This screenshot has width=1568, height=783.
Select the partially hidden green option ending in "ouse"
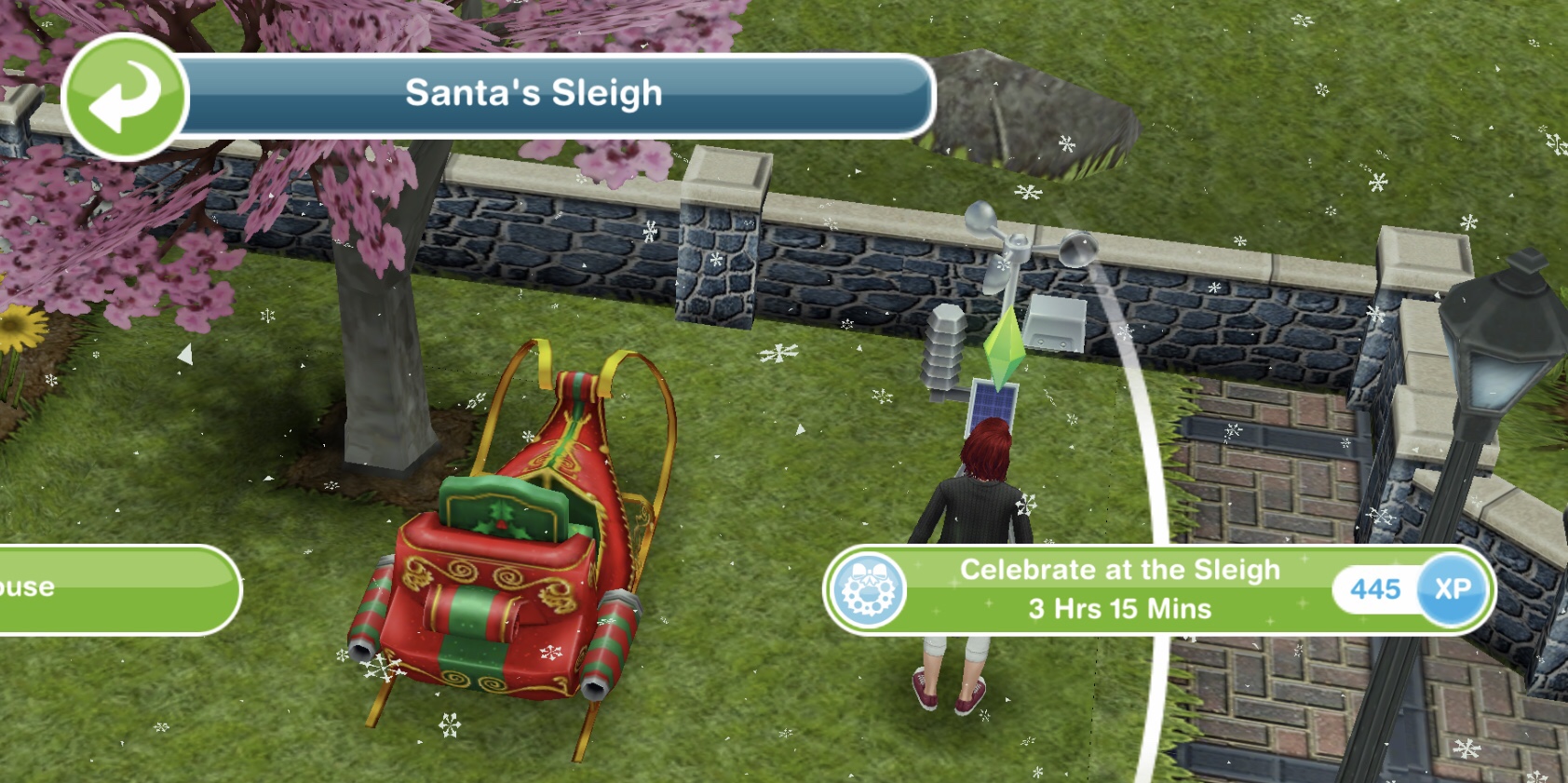point(112,589)
